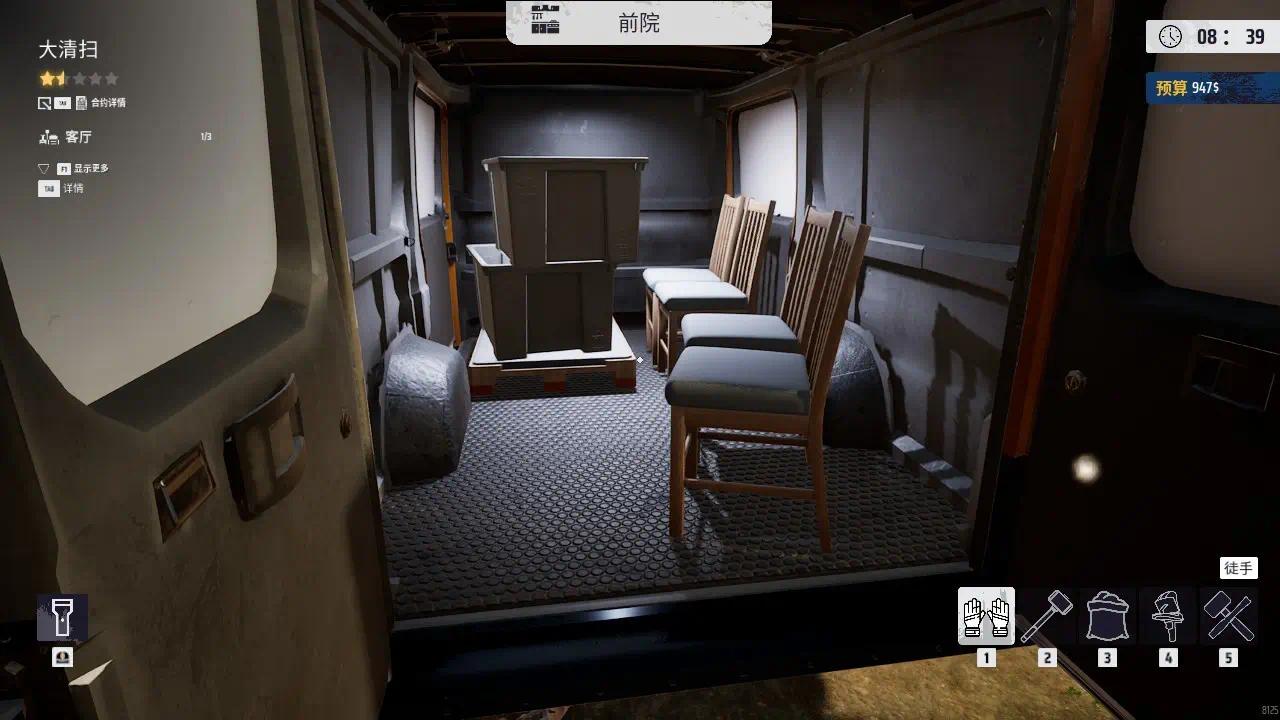Viewport: 1280px width, 720px height.
Task: Select the crossed tools in hotbar slot 5
Action: (x=1227, y=618)
